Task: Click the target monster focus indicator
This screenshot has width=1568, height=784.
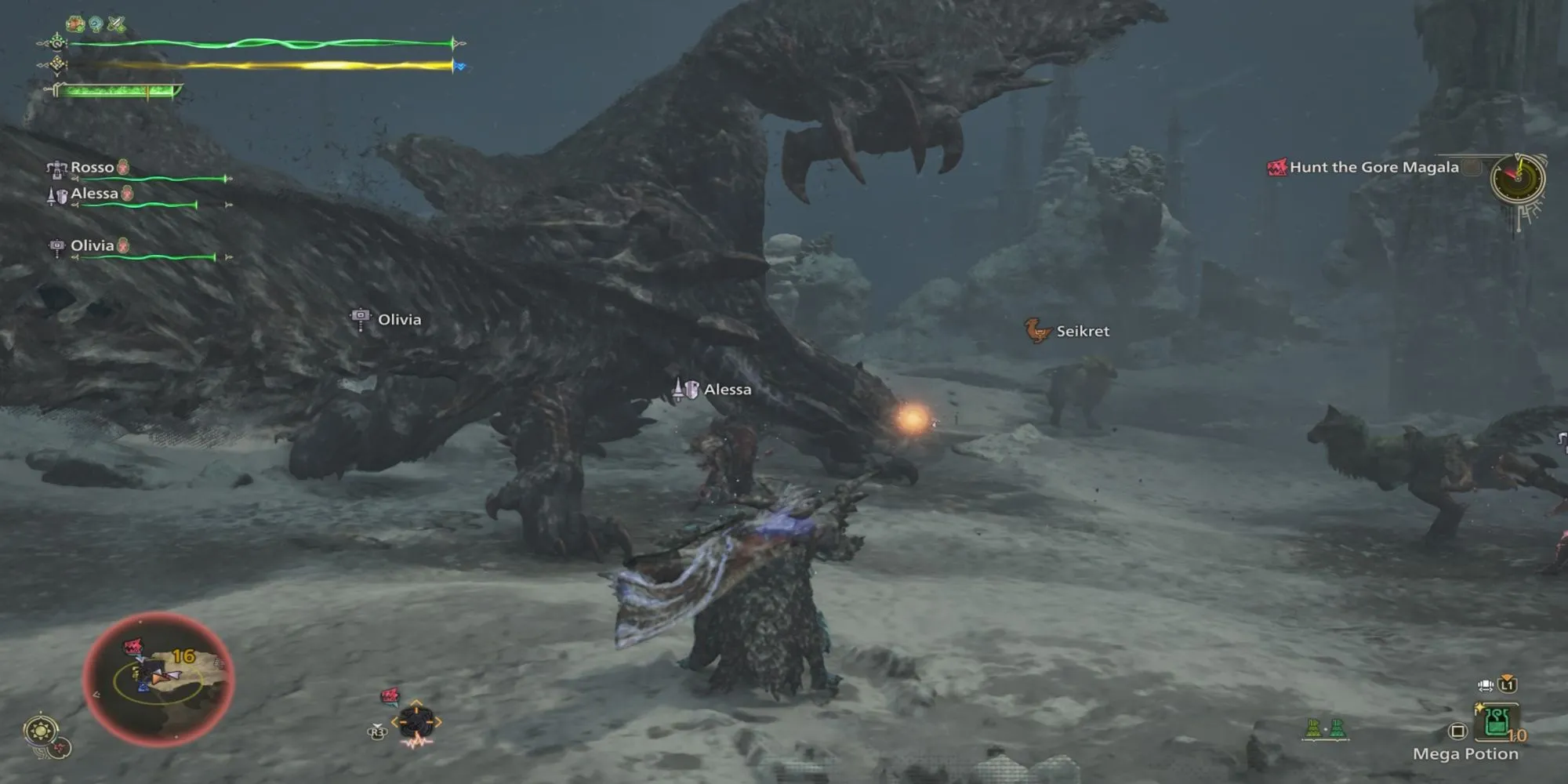Action: (416, 721)
